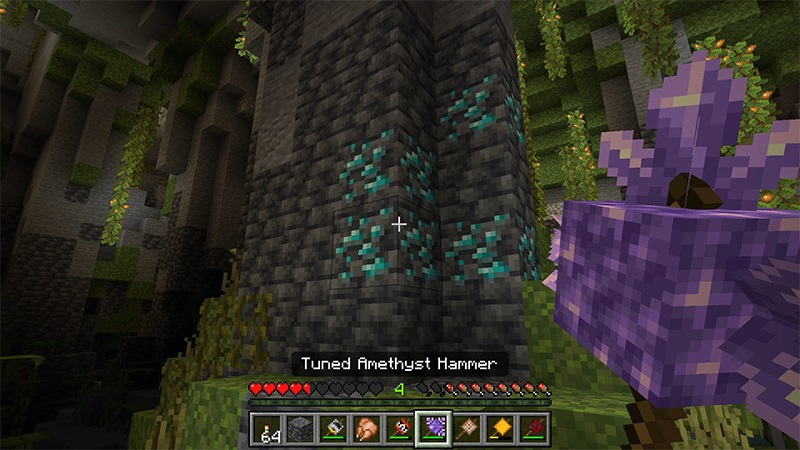Select the Tuned Amethyst Hammer slot
The image size is (800, 450).
click(434, 427)
